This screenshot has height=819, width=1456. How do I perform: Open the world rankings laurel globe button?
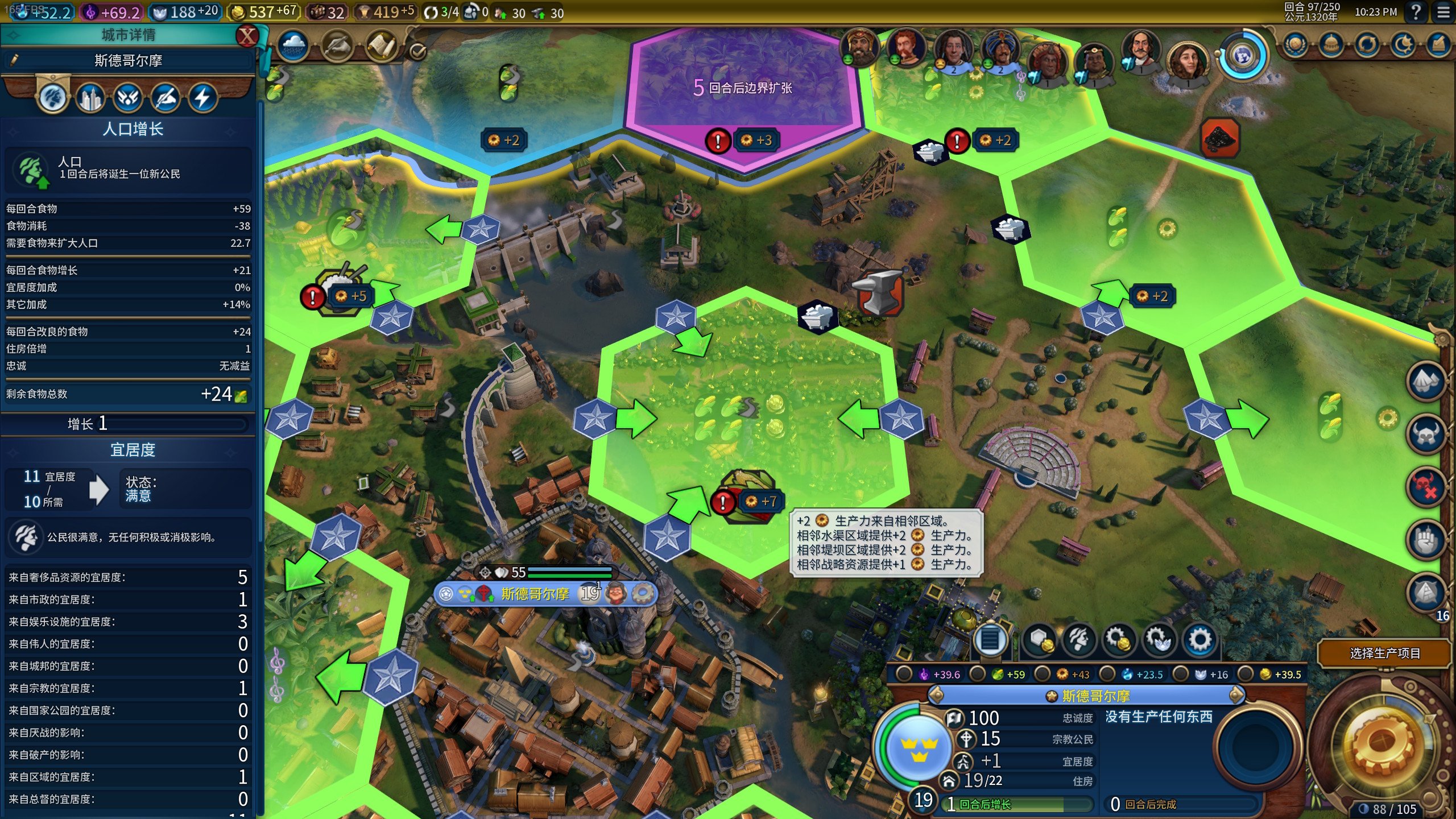pos(1295,45)
